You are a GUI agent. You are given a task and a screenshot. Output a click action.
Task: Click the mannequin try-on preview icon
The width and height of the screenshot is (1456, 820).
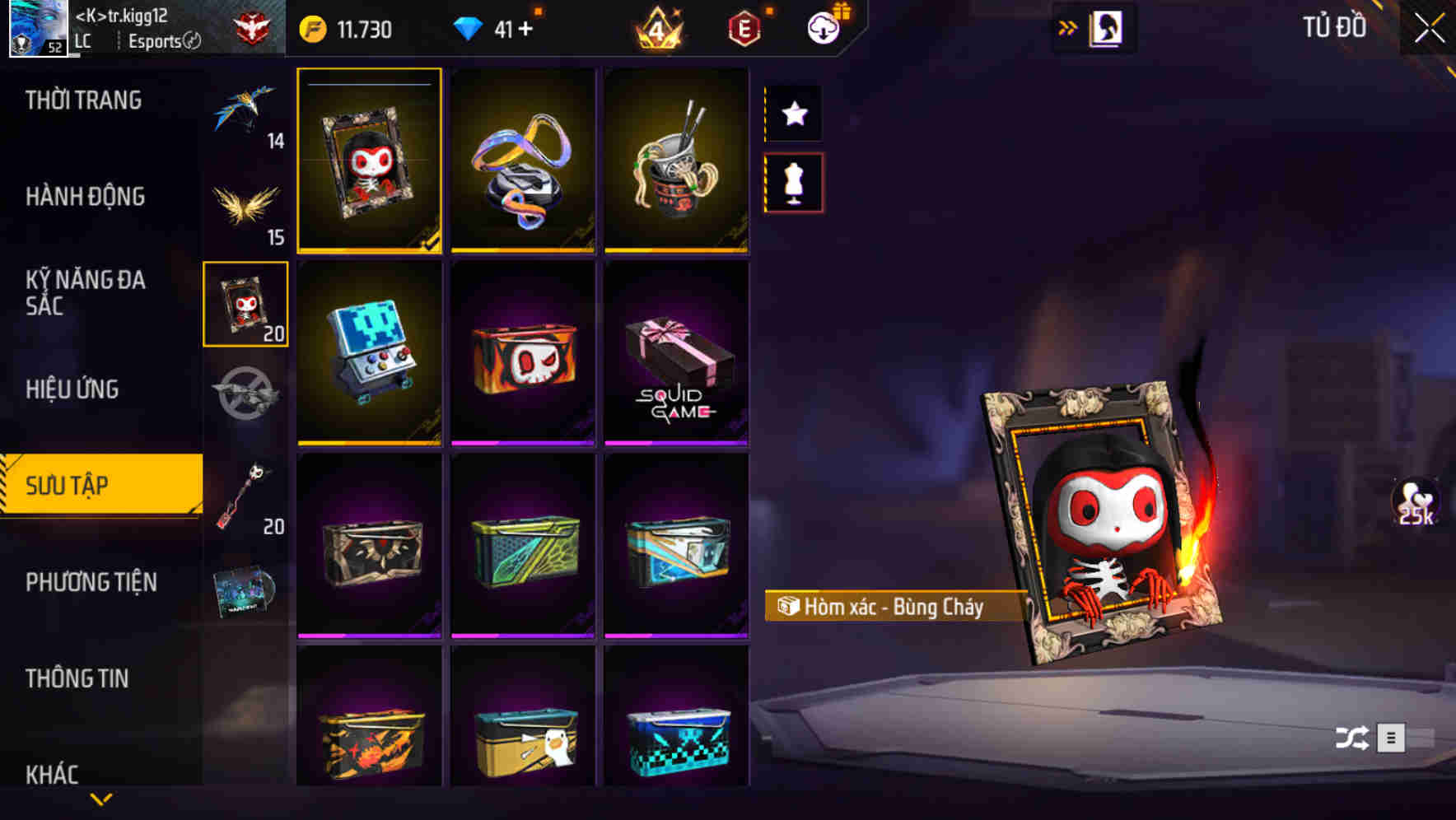[793, 183]
